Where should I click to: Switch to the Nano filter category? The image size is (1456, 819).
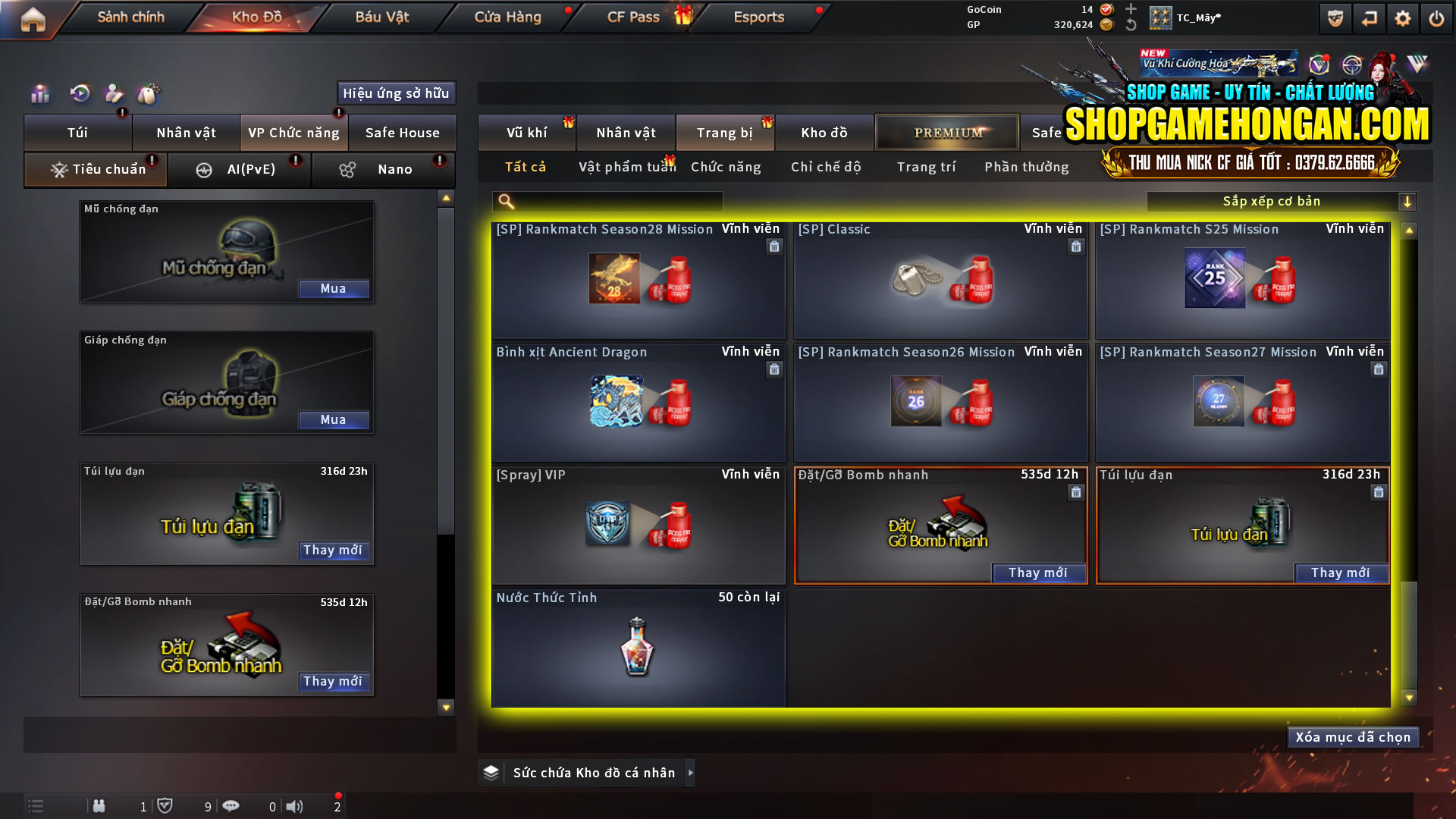point(383,169)
